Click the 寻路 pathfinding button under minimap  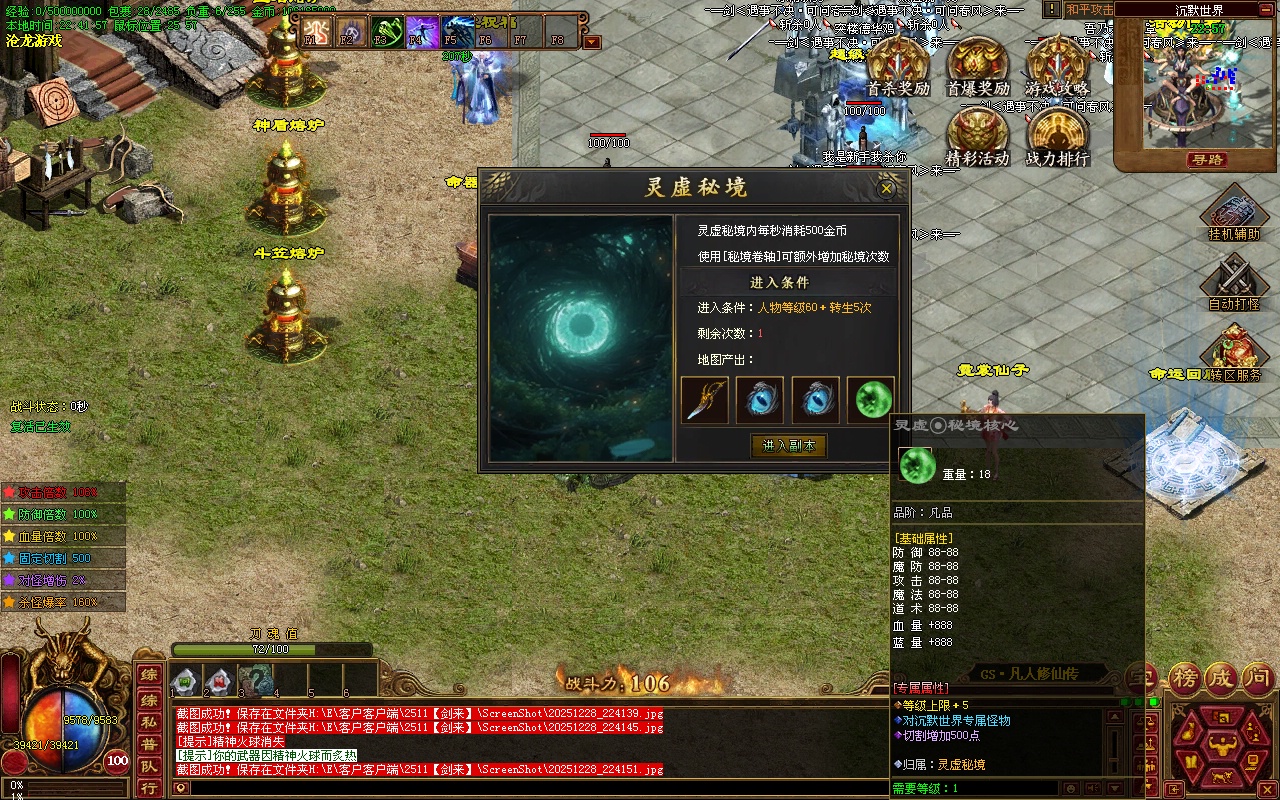[x=1206, y=160]
